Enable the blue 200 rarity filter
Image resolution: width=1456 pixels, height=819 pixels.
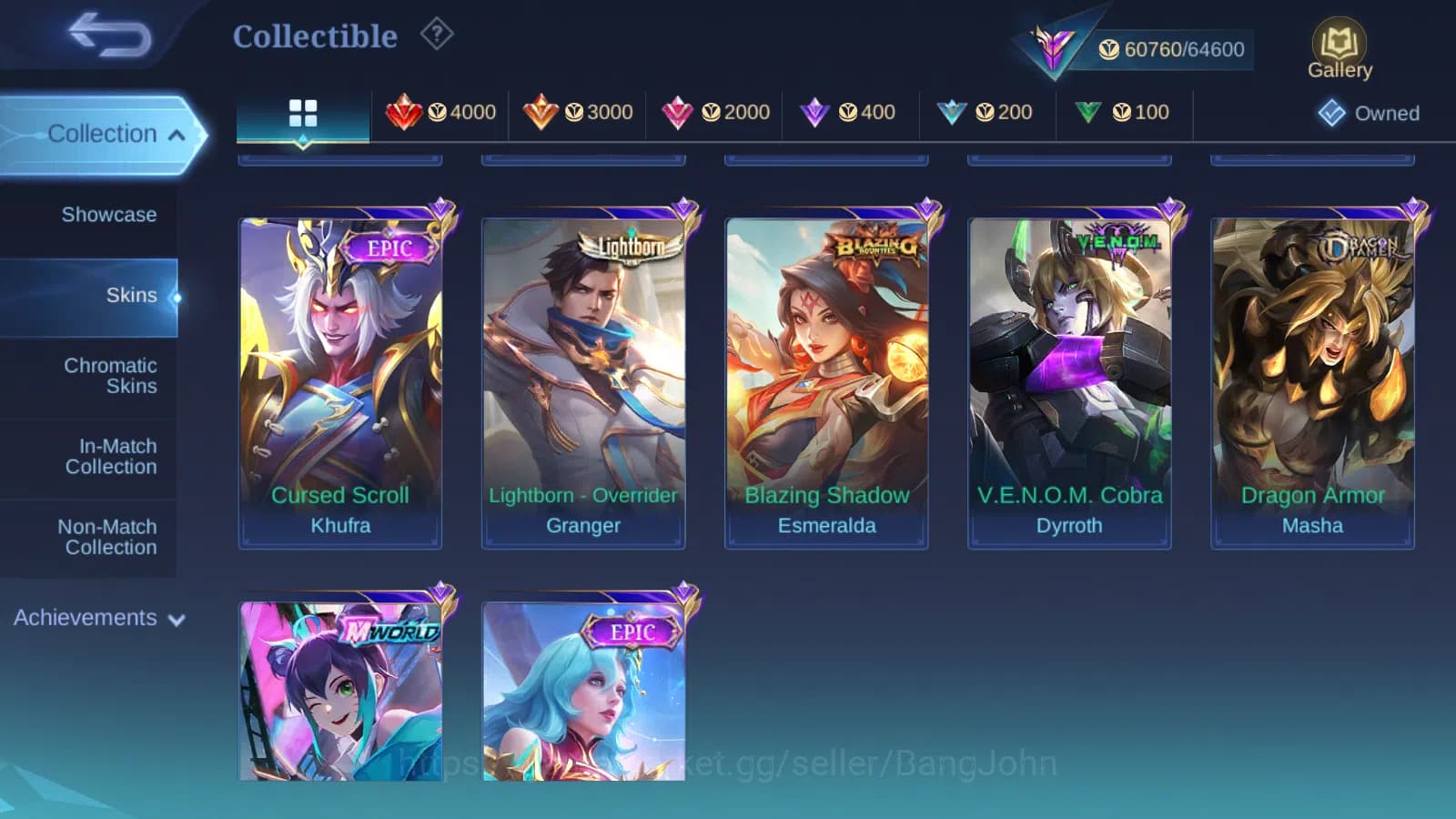pos(986,112)
